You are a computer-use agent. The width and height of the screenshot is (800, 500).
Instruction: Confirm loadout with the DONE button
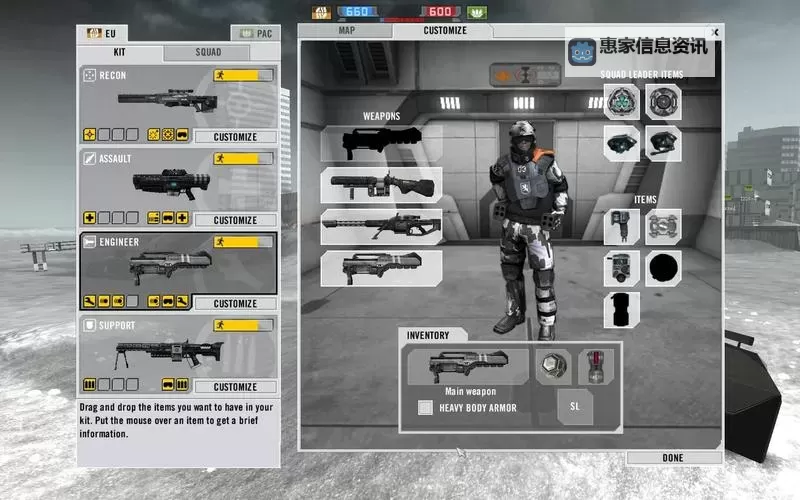tap(673, 457)
